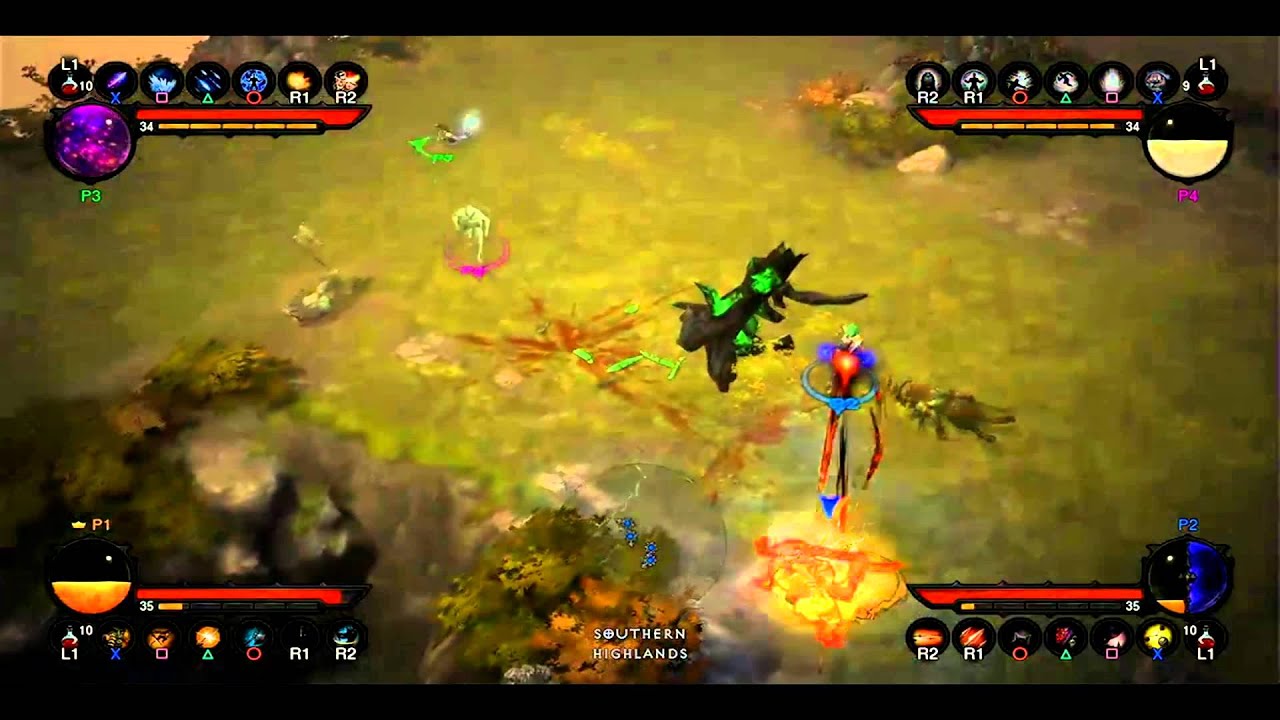Click P4's leap skill bound to Circle

(x=1018, y=78)
